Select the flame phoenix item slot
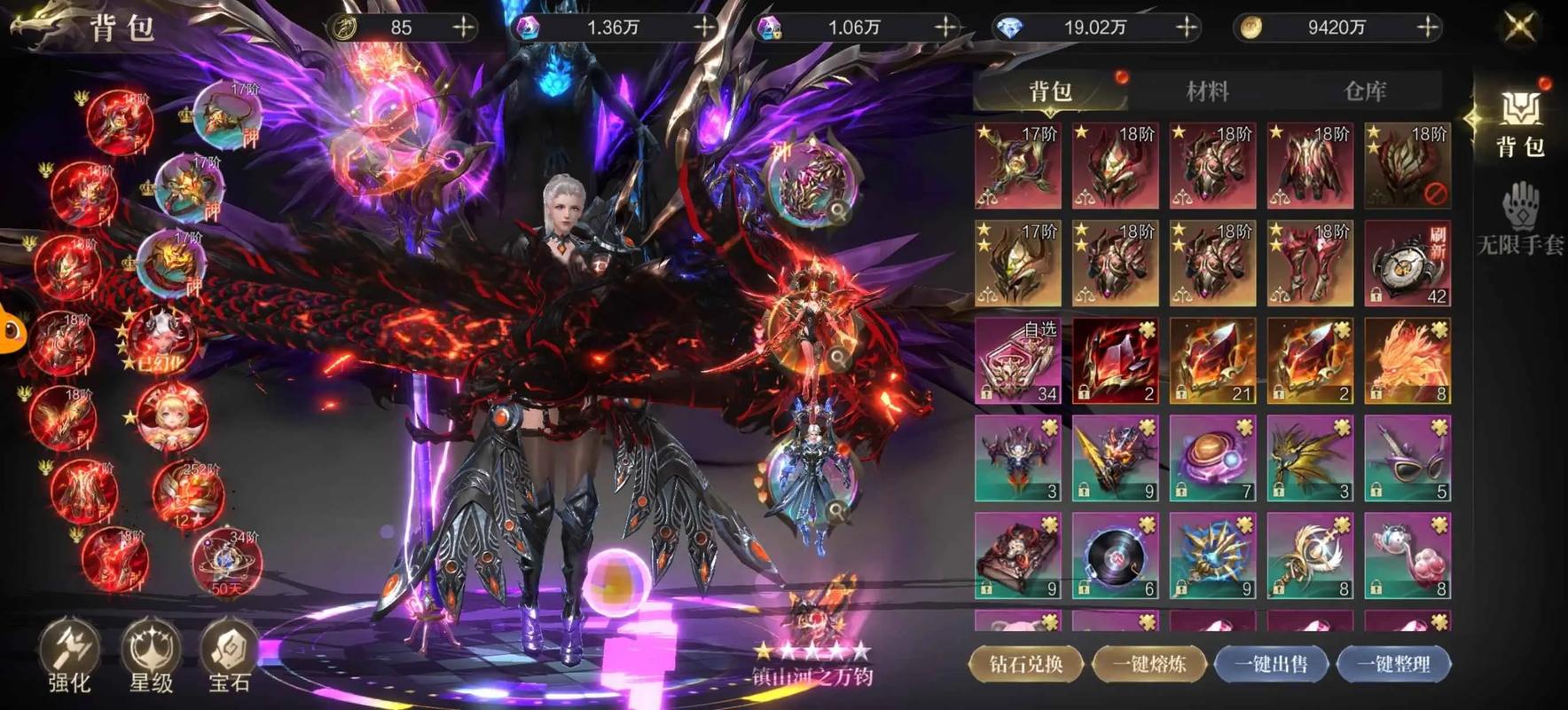 point(1407,361)
